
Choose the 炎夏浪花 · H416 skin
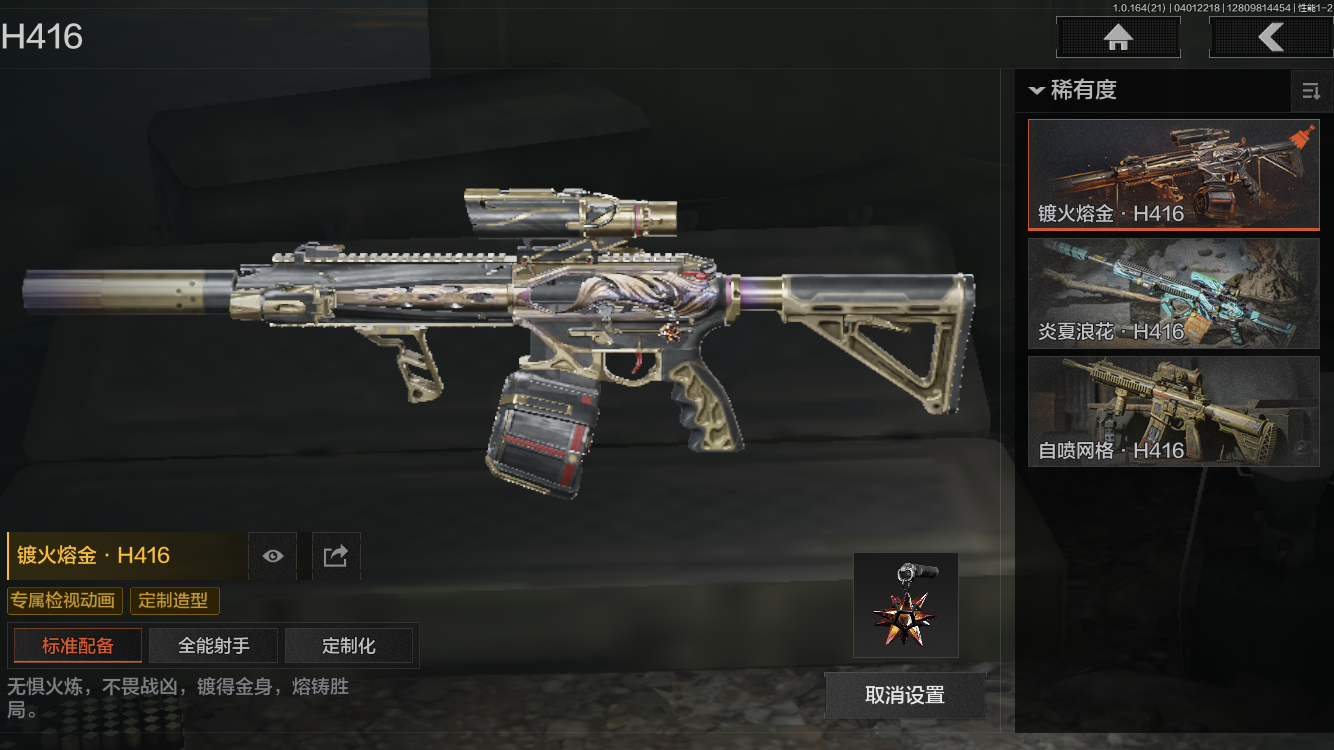1173,293
